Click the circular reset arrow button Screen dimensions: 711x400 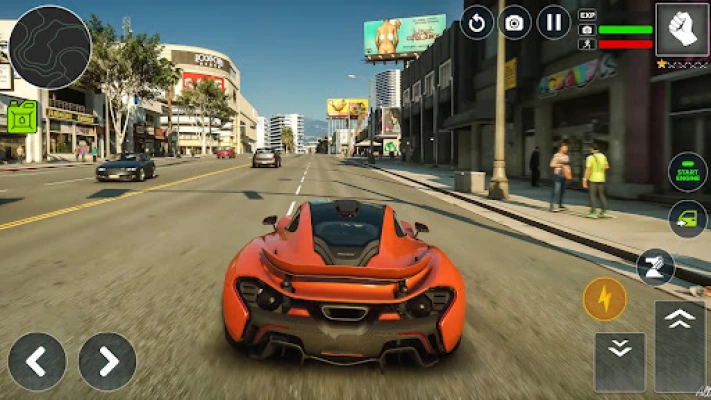pyautogui.click(x=477, y=22)
